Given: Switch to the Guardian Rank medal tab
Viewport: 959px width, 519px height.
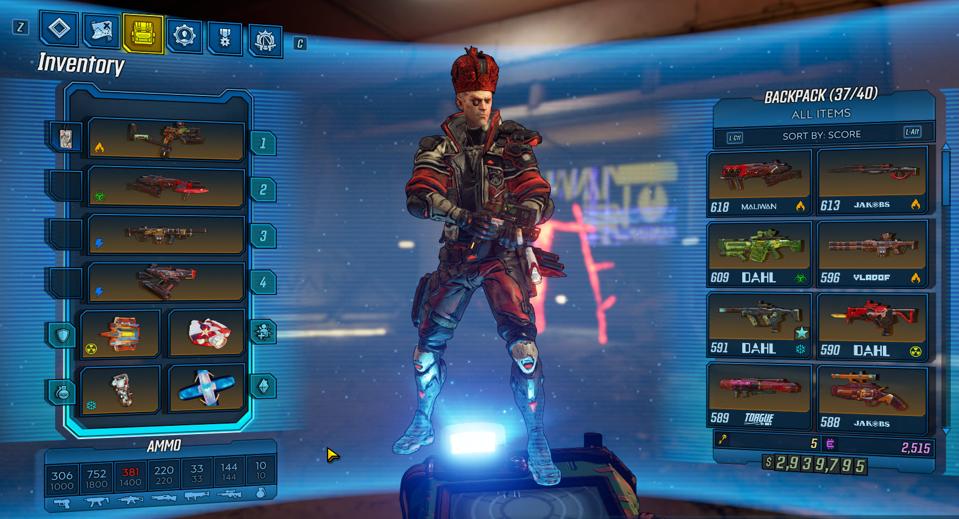Looking at the screenshot, I should tap(225, 38).
